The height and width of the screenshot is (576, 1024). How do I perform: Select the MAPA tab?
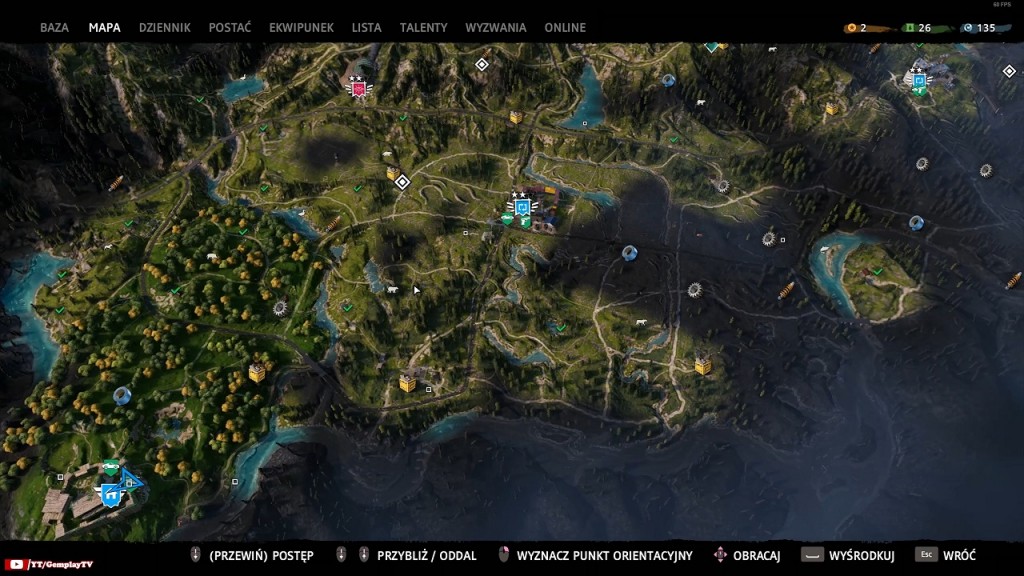104,28
